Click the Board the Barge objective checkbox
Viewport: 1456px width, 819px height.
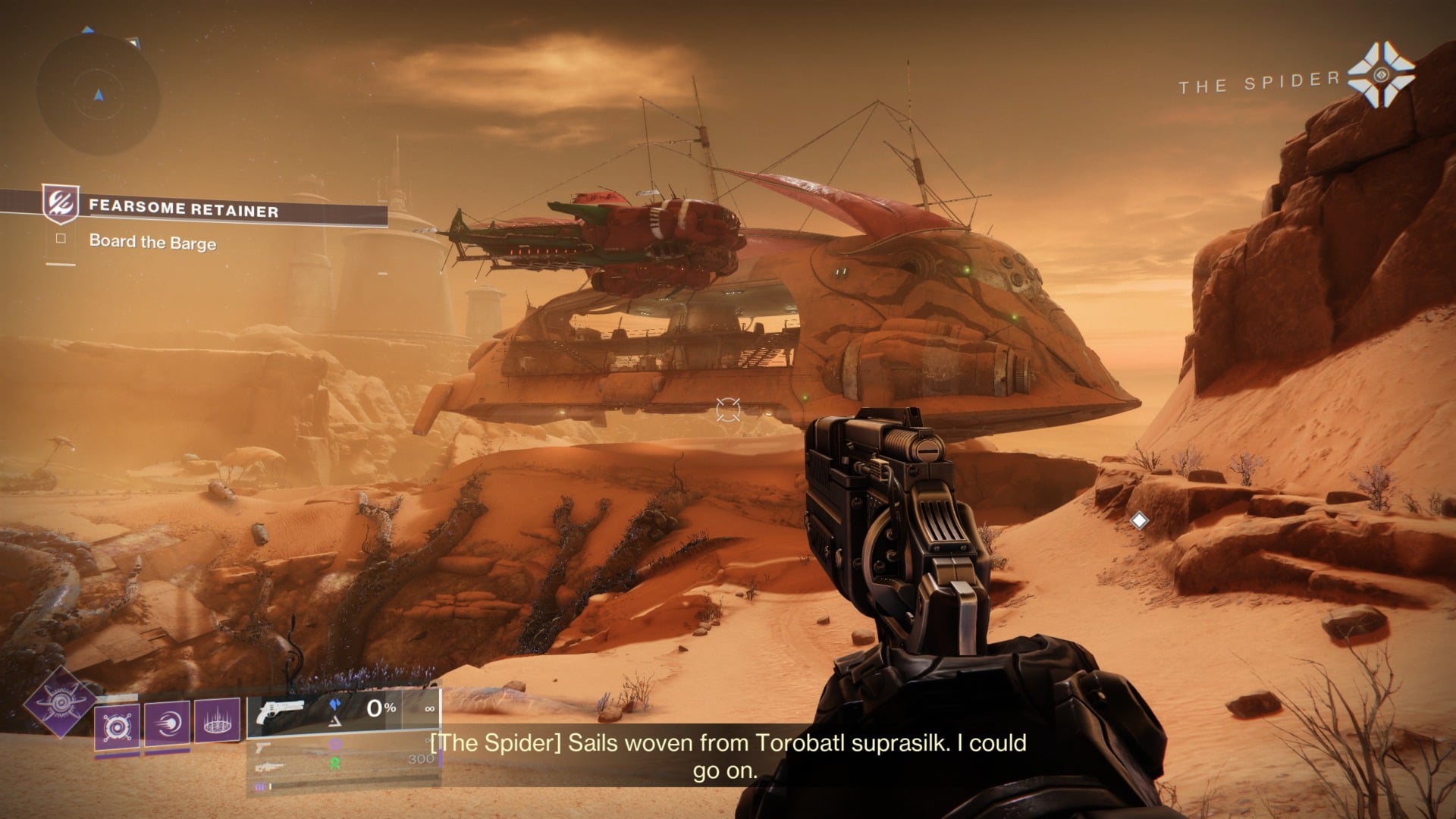61,239
